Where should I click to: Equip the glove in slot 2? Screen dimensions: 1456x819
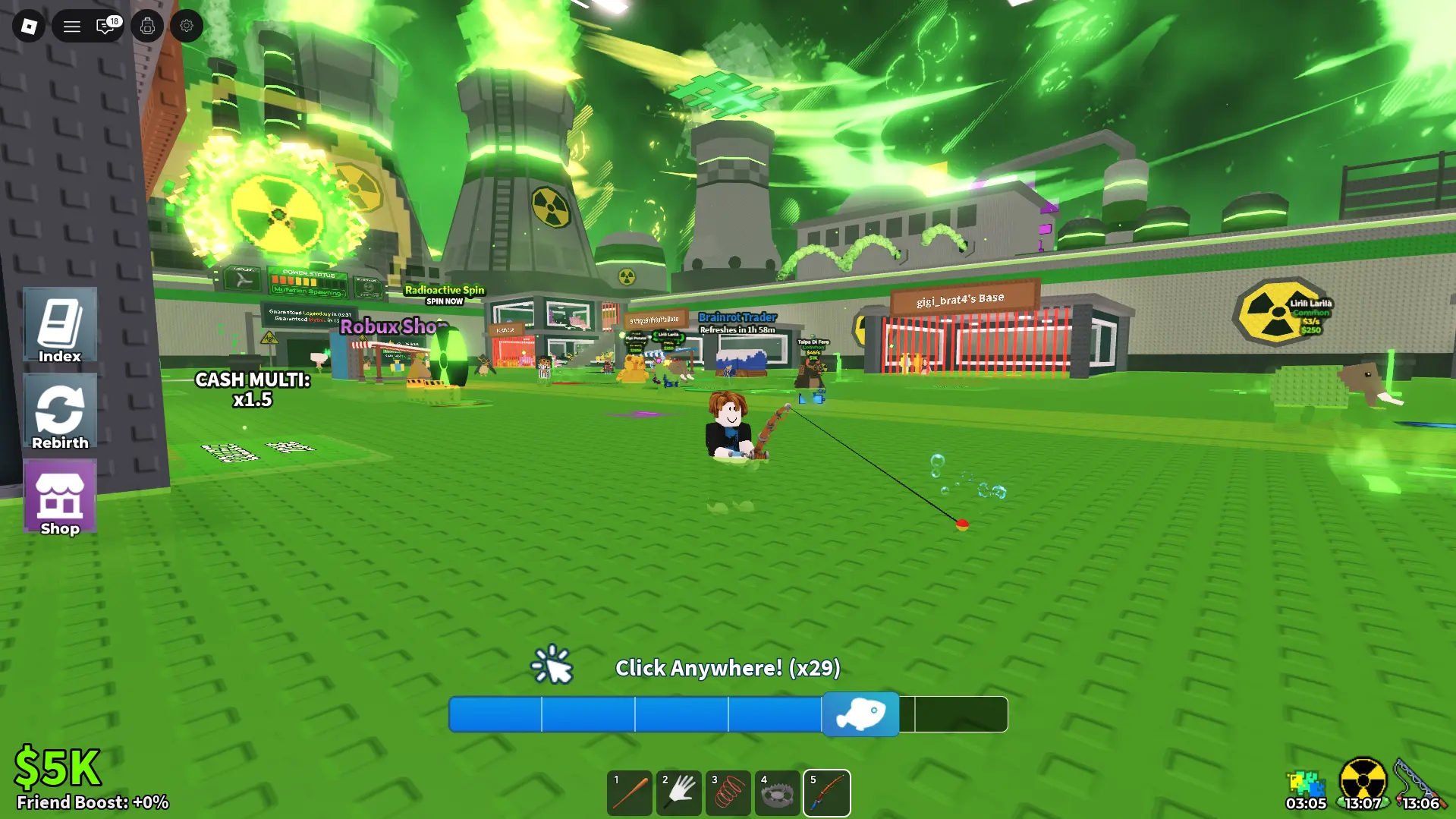[678, 792]
